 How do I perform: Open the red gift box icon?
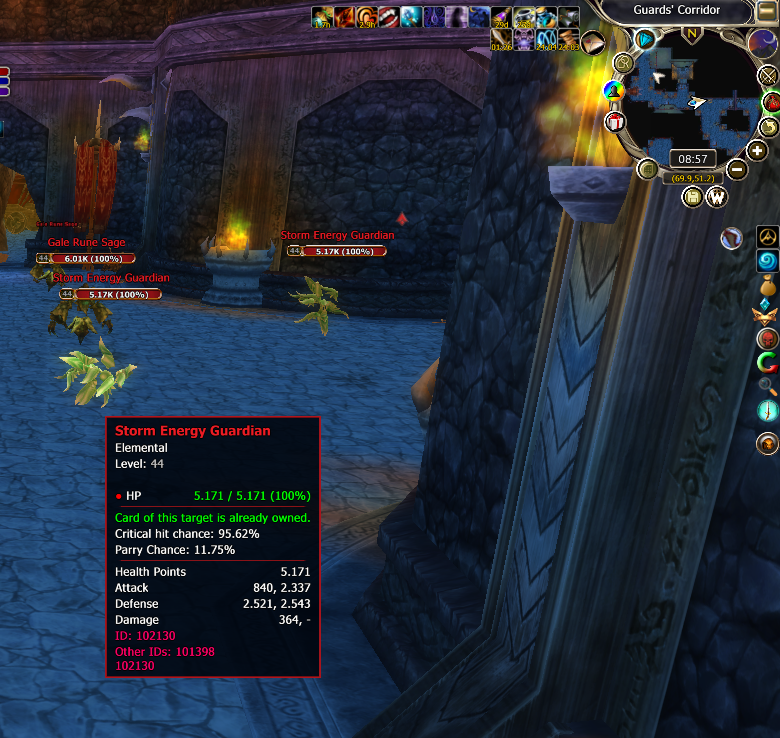pyautogui.click(x=615, y=121)
